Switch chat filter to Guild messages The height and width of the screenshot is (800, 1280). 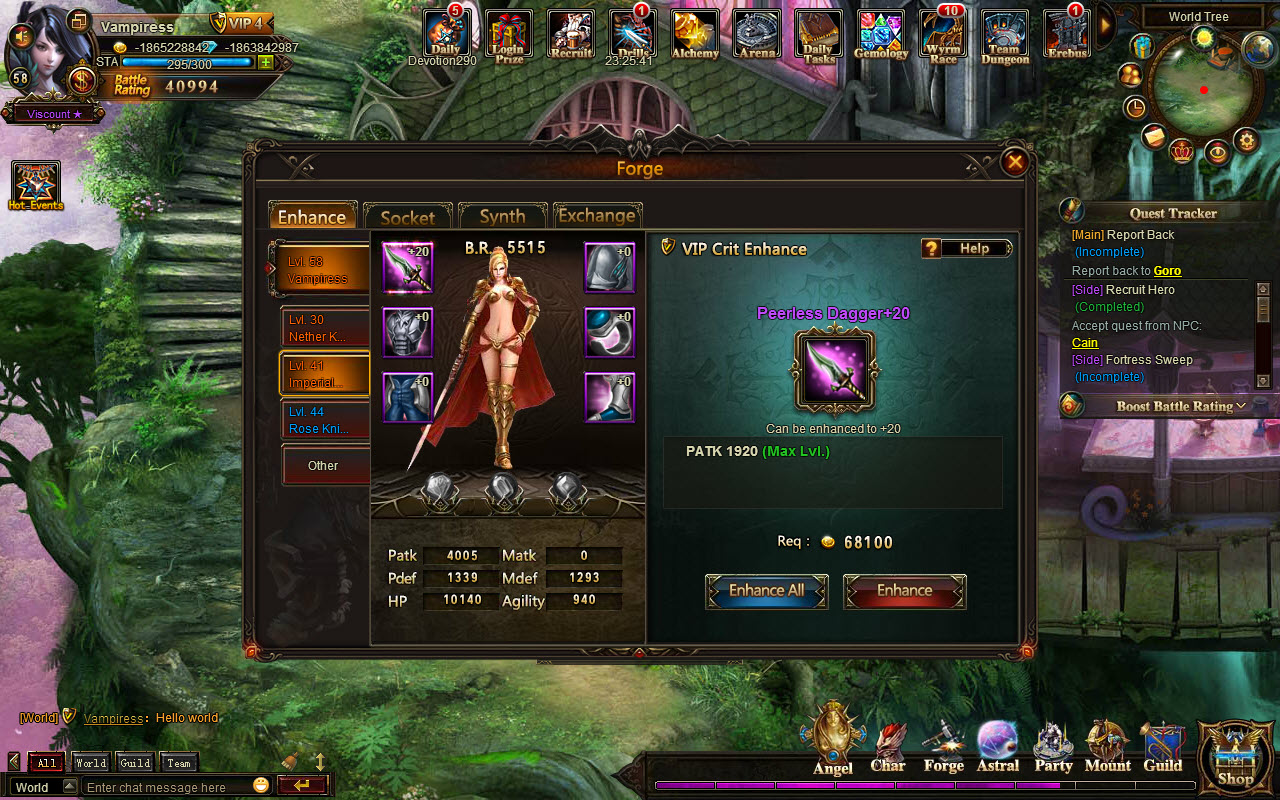point(133,762)
